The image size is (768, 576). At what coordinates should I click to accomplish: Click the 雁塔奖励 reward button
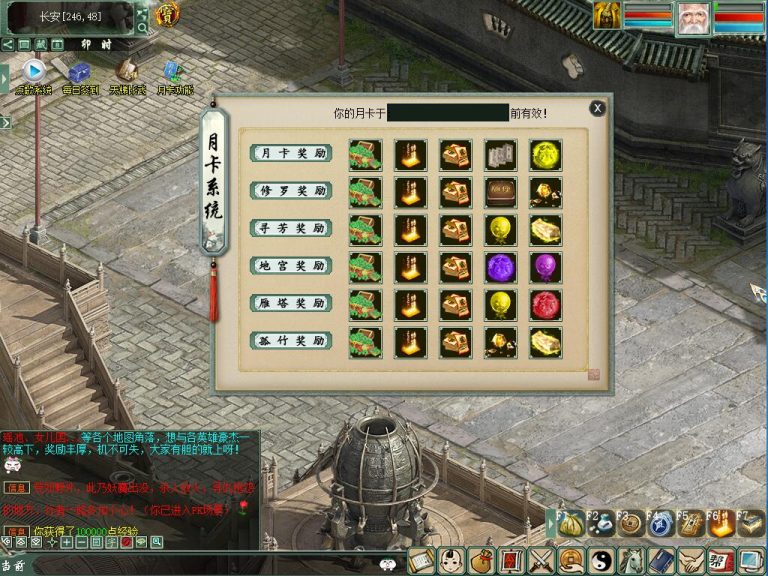[290, 303]
